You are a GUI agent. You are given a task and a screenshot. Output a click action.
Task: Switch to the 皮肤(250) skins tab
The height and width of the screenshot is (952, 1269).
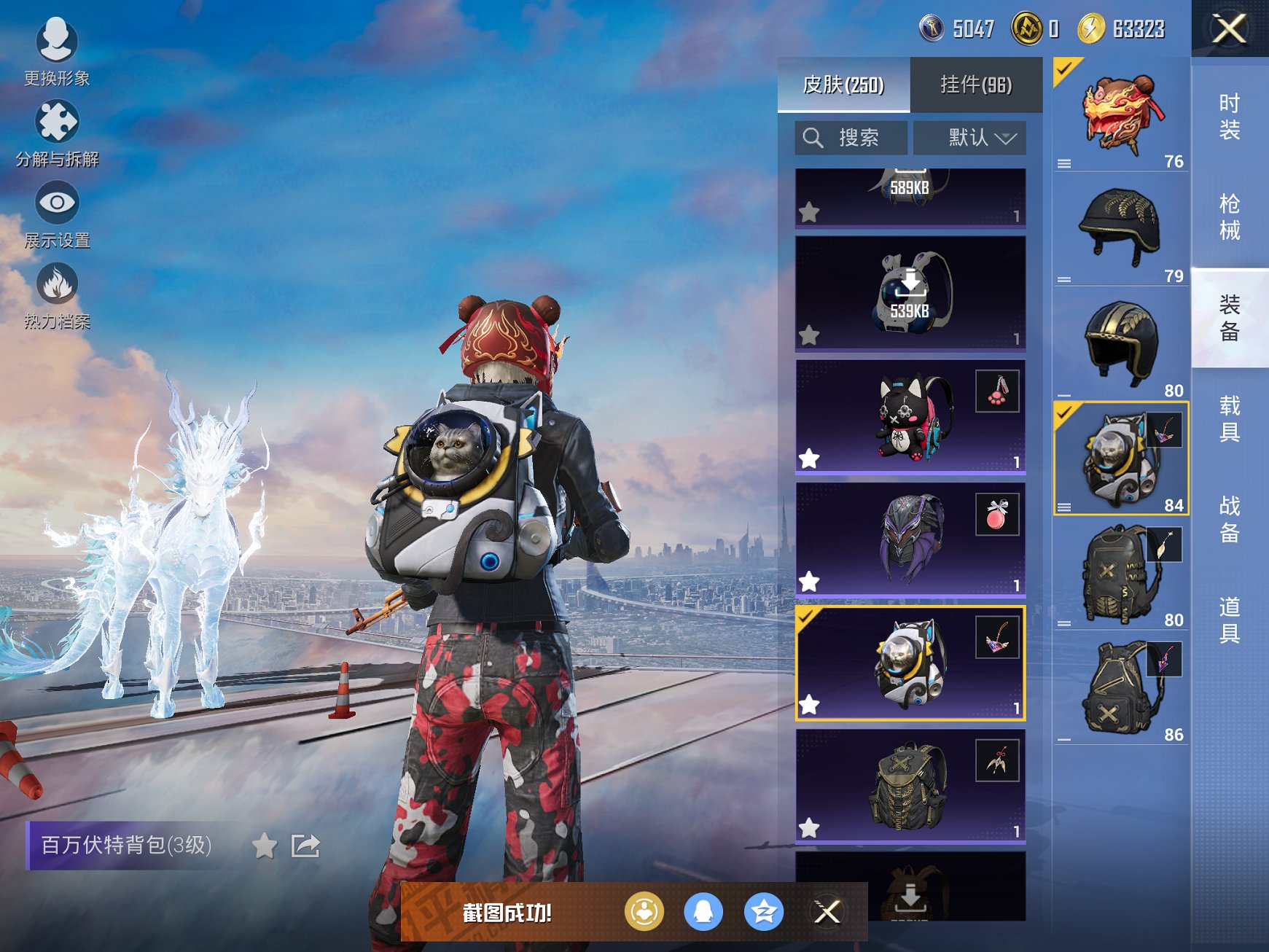pos(843,85)
